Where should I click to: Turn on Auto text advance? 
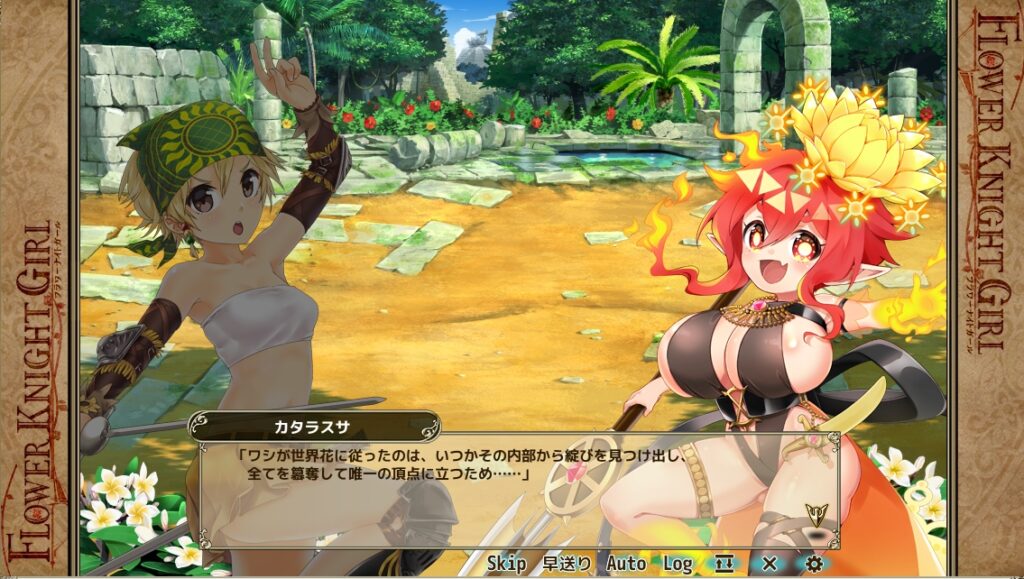tap(626, 564)
